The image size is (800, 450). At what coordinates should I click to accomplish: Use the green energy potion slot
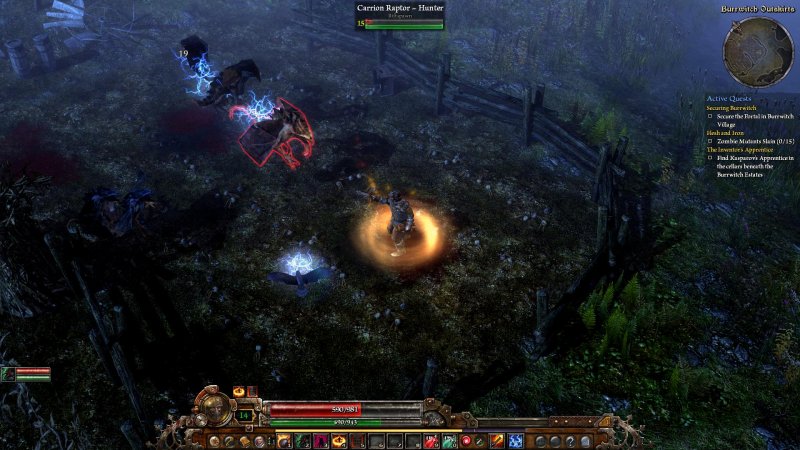pyautogui.click(x=449, y=441)
